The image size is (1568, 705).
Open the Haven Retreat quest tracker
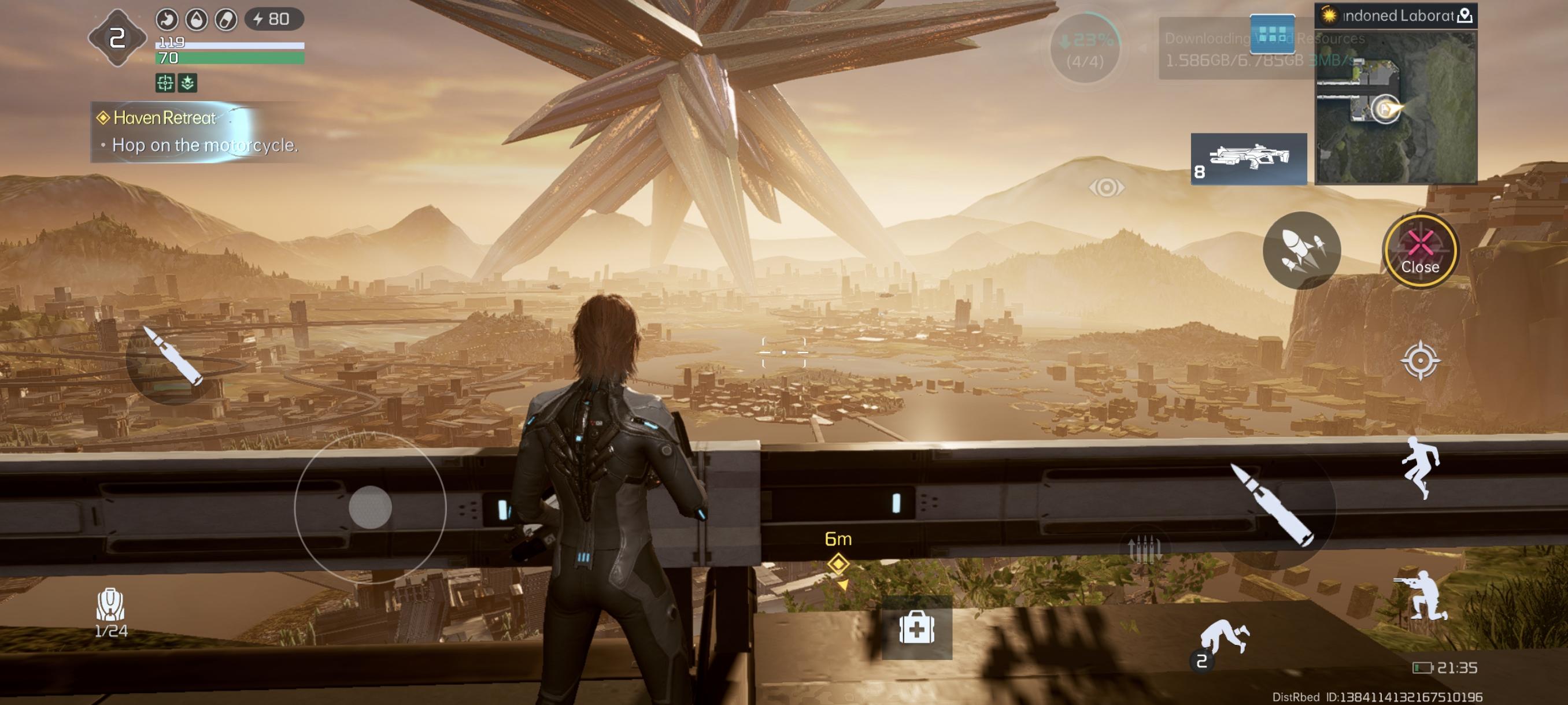pyautogui.click(x=195, y=131)
